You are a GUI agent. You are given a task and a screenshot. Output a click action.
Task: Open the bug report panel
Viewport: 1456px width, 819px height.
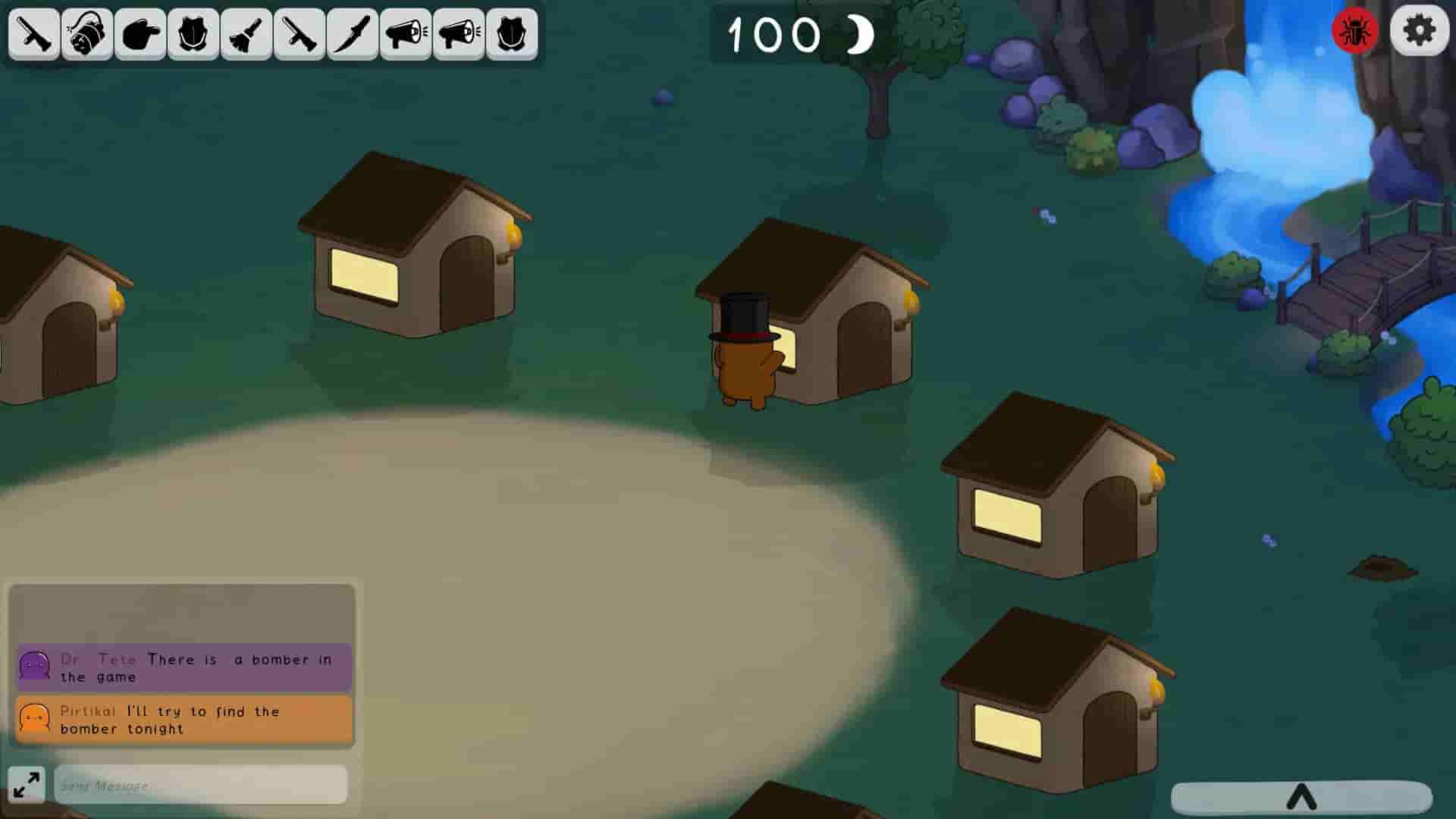pos(1354,32)
